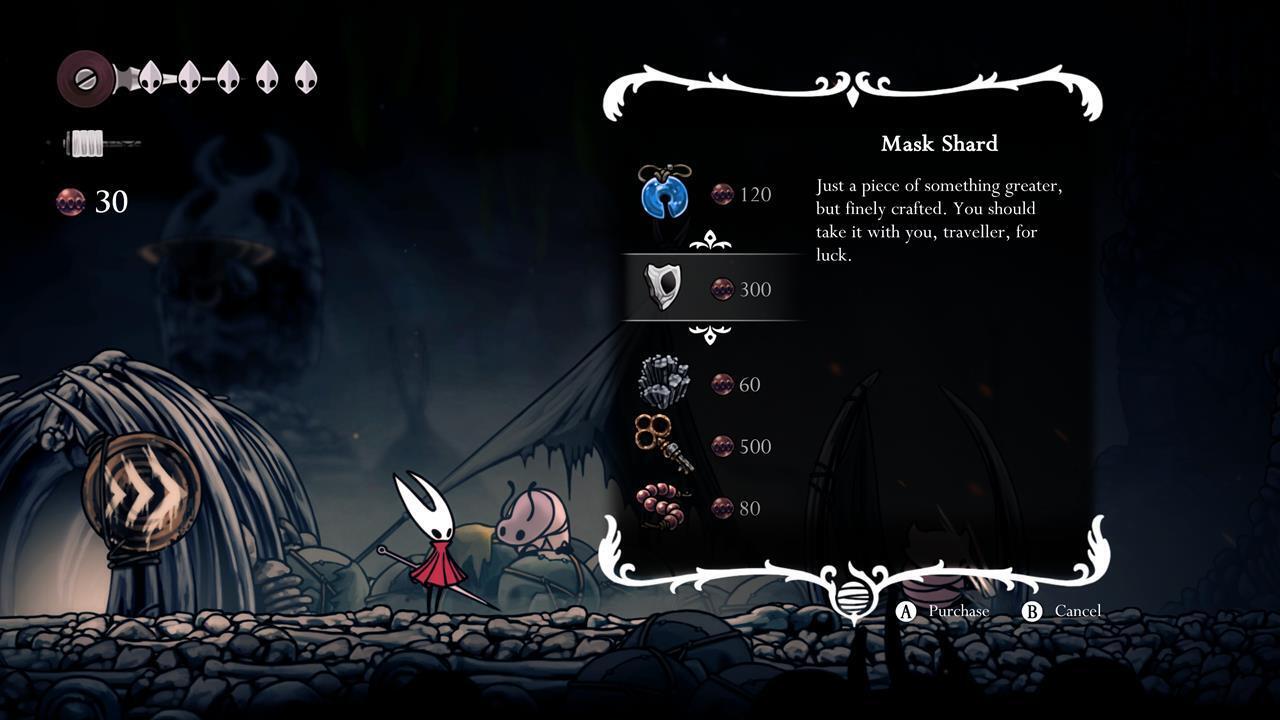
Task: Toggle the highlighted Mask Shard shop row
Action: click(712, 289)
